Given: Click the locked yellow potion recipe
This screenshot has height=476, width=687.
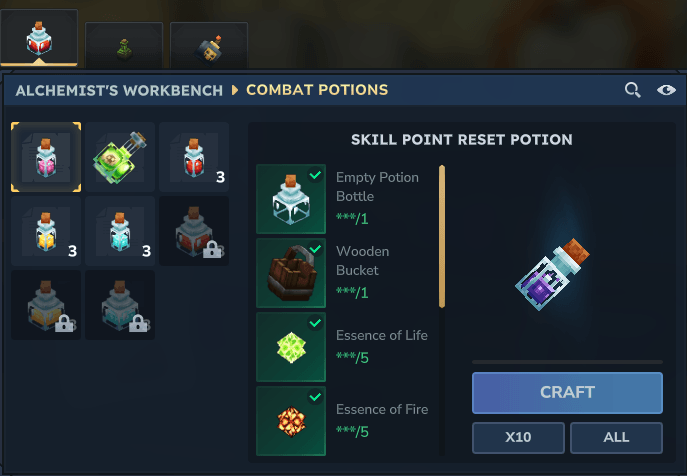Looking at the screenshot, I should [46, 305].
